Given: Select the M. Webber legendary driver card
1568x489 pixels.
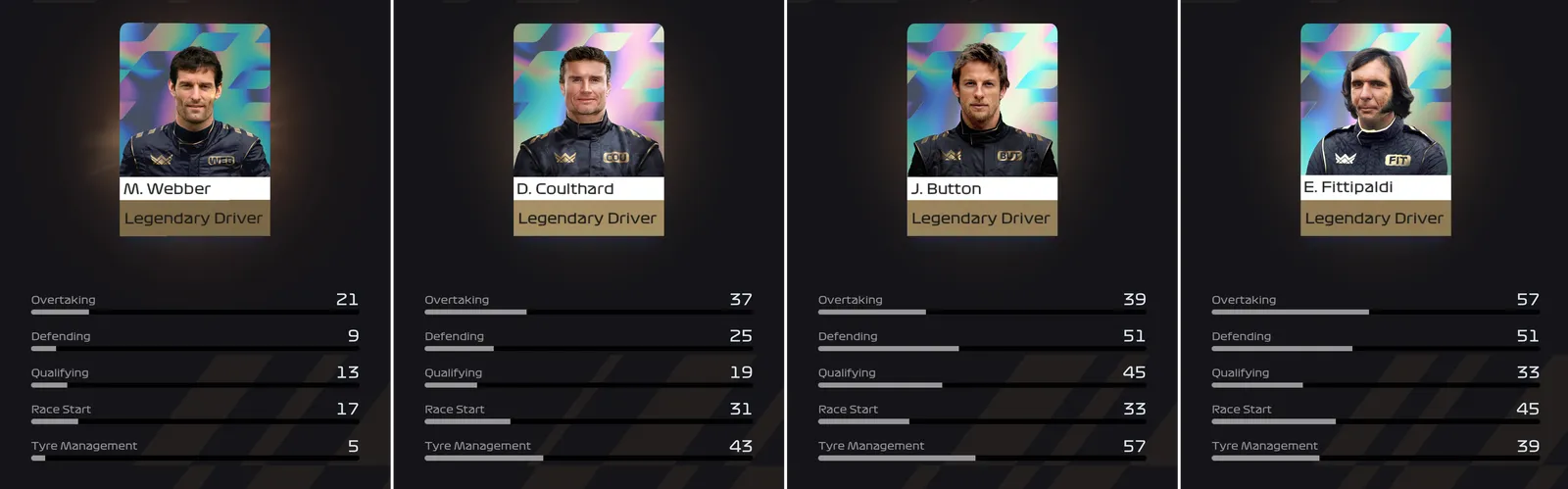Looking at the screenshot, I should pos(194,129).
